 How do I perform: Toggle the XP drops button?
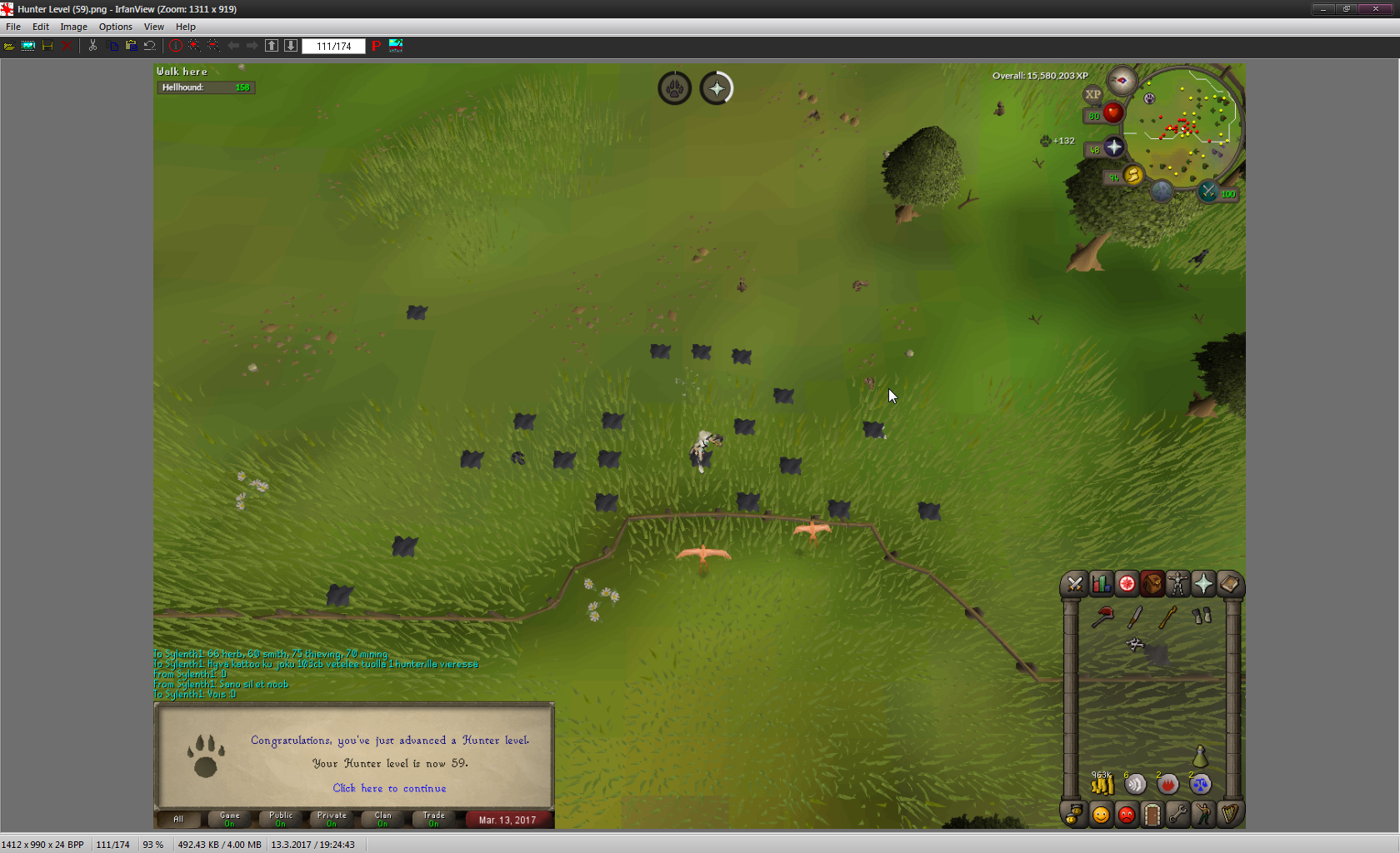(1092, 94)
